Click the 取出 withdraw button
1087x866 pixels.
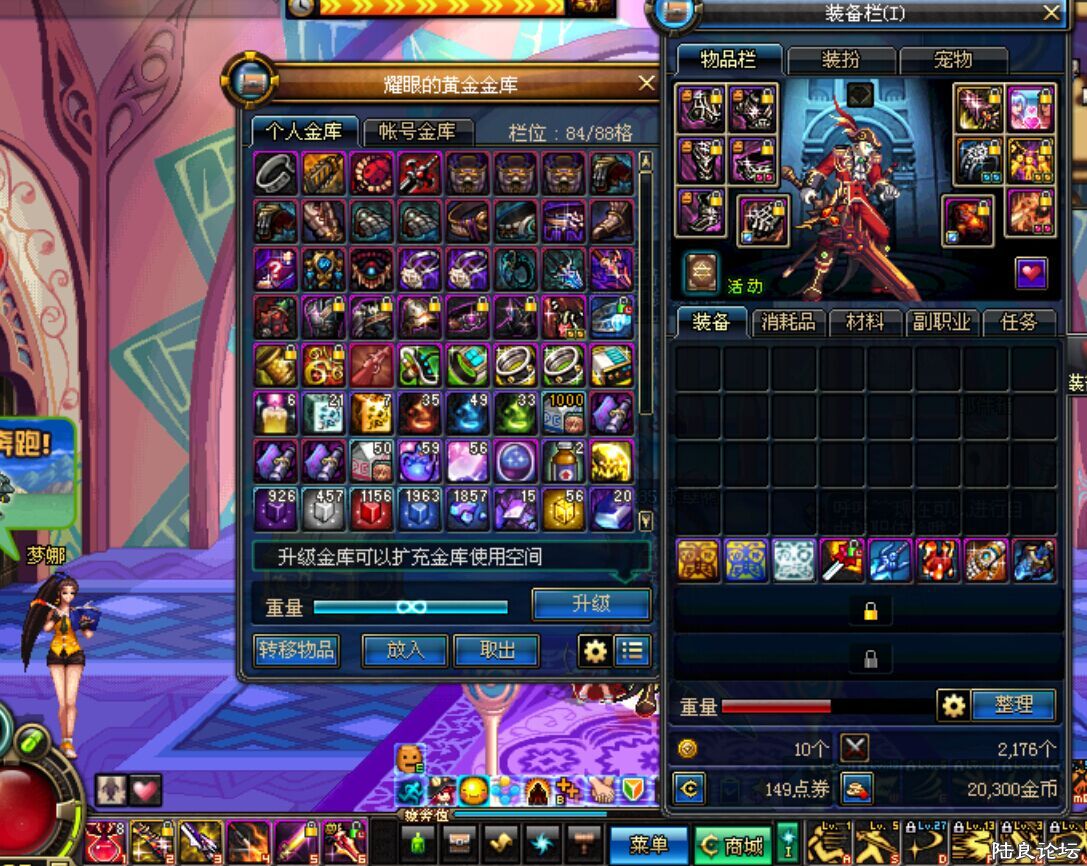click(497, 651)
